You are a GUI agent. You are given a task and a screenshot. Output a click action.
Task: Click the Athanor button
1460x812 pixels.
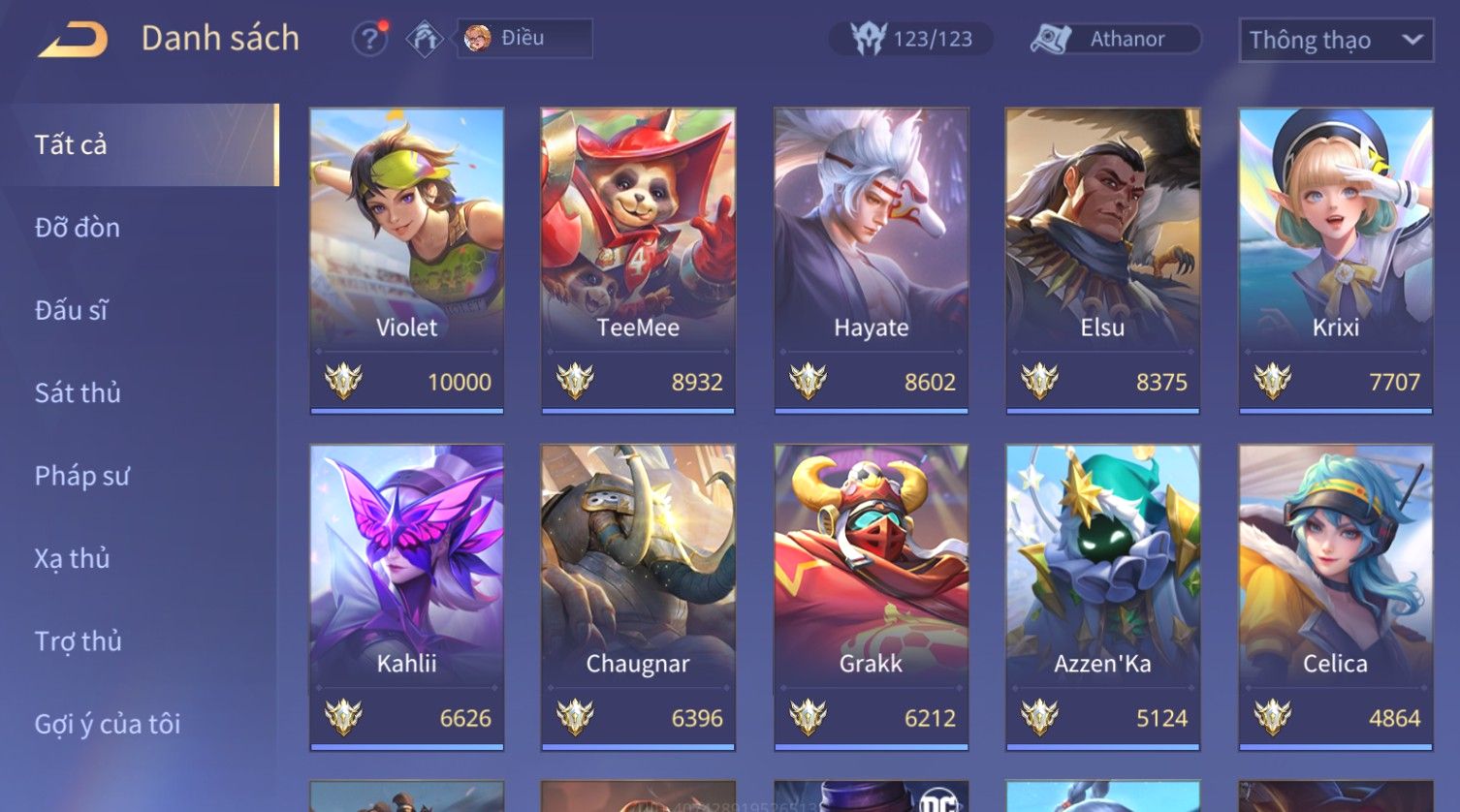tap(1115, 39)
